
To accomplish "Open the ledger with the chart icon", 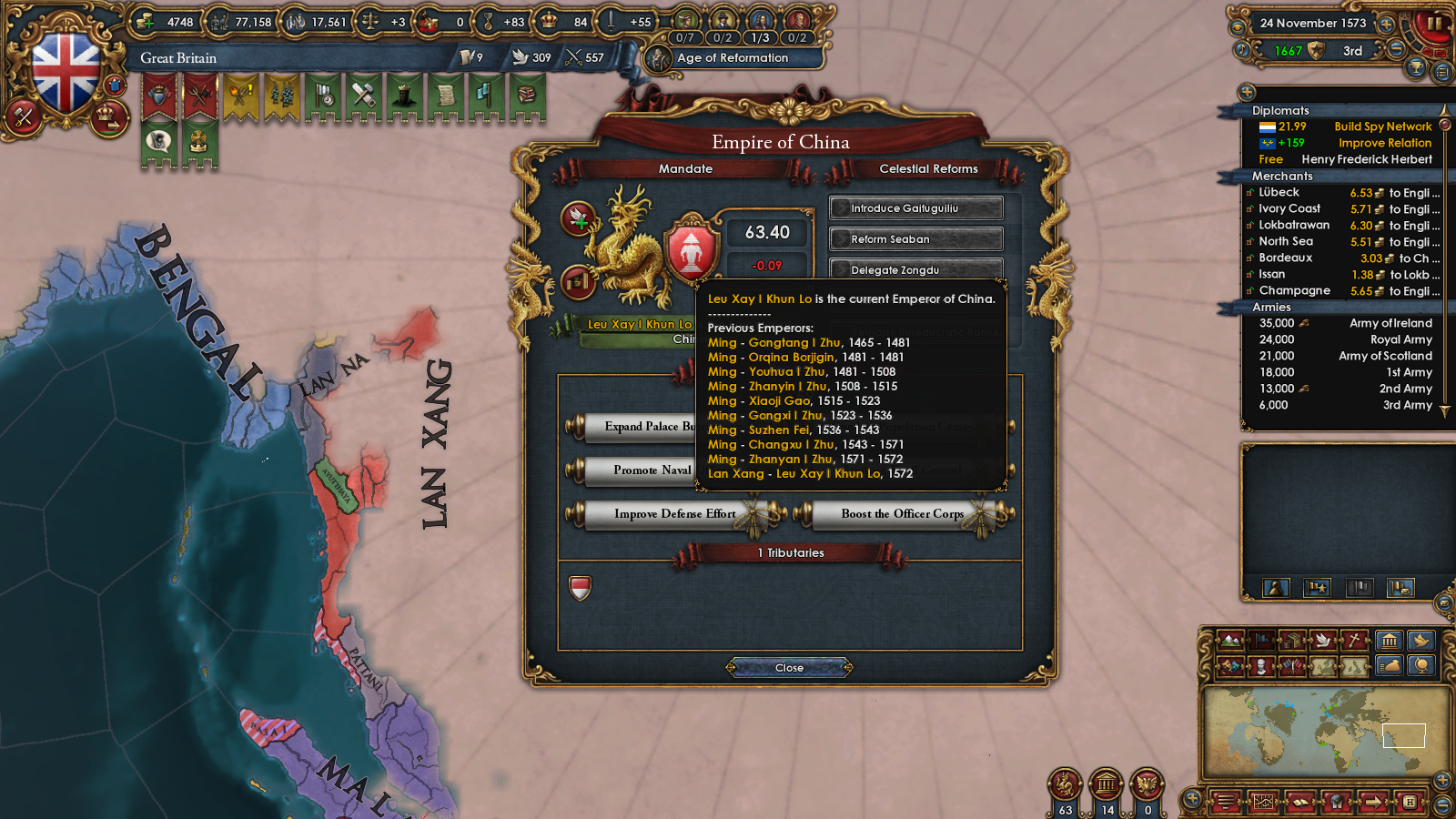I will click(x=1264, y=801).
